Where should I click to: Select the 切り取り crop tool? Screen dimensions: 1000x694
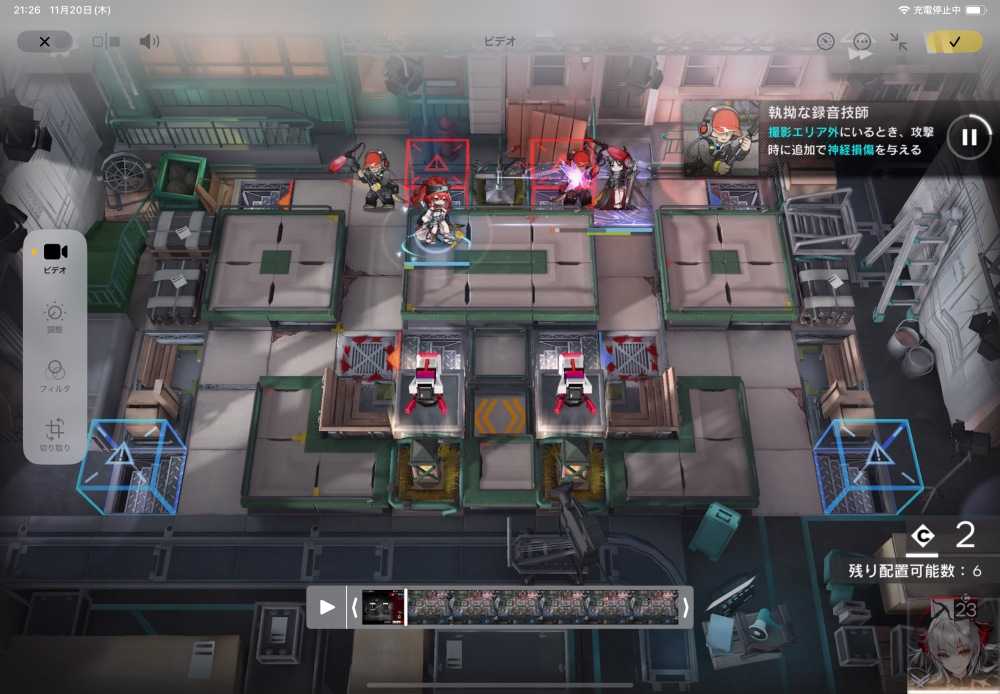click(55, 434)
